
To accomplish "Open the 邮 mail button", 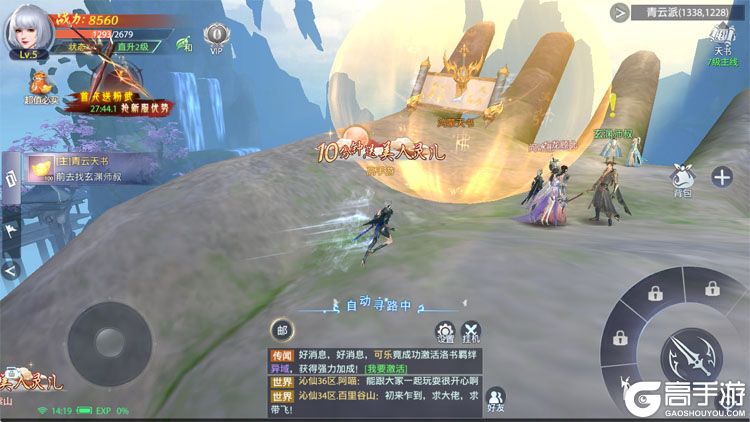I will pyautogui.click(x=282, y=329).
